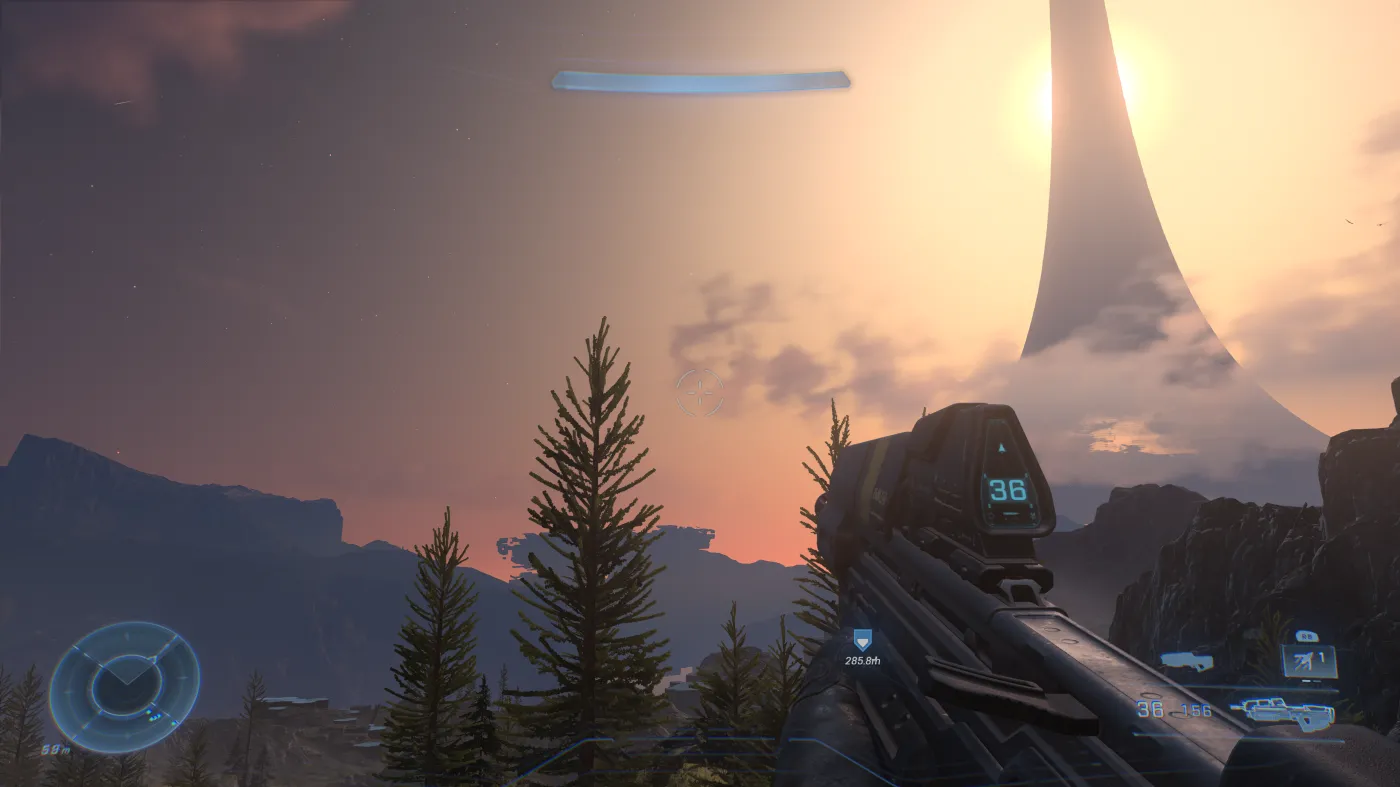Select the ammo counter showing 36
Image resolution: width=1400 pixels, height=787 pixels.
click(x=1151, y=710)
